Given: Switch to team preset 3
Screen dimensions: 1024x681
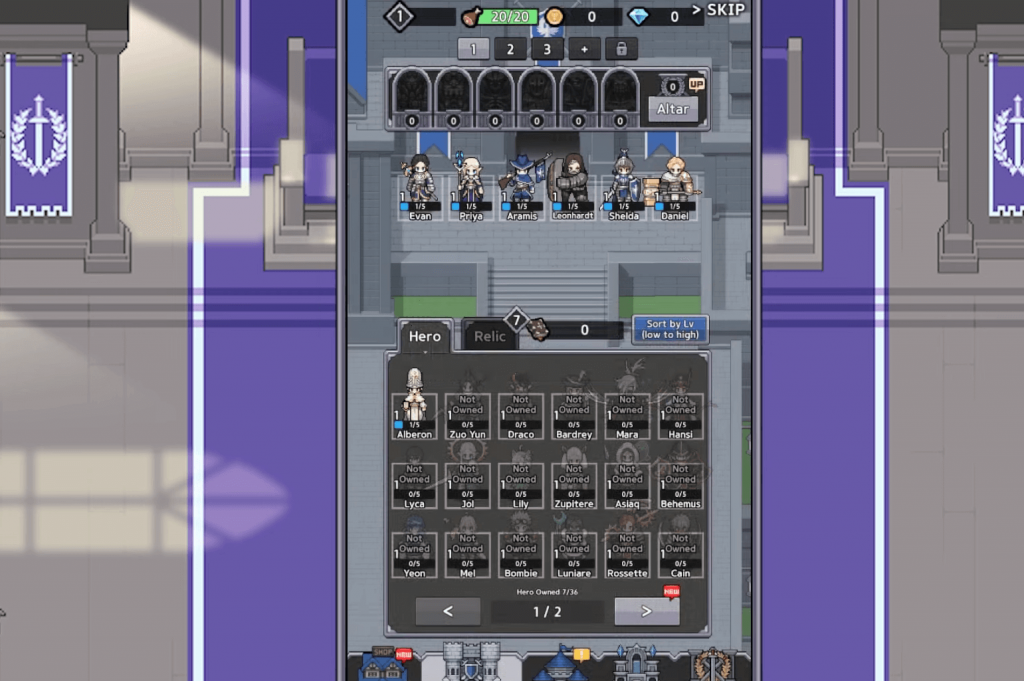Looking at the screenshot, I should 546,48.
